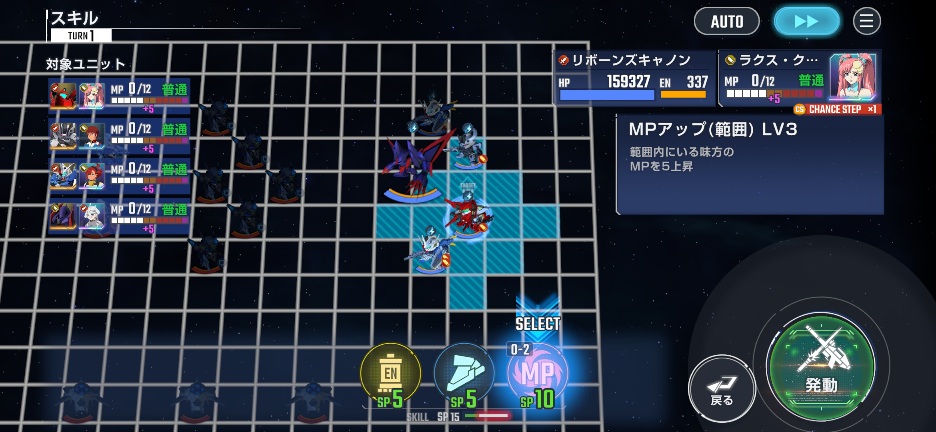Viewport: 936px width, 432px height.
Task: Select the white-haired pilot's target unit row
Action: [119, 217]
